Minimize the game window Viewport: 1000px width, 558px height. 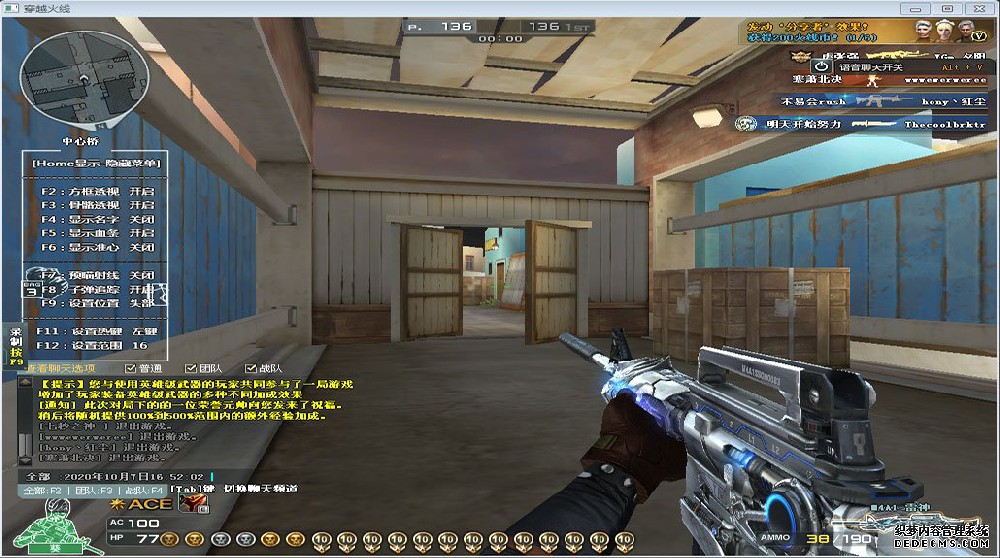pos(917,8)
